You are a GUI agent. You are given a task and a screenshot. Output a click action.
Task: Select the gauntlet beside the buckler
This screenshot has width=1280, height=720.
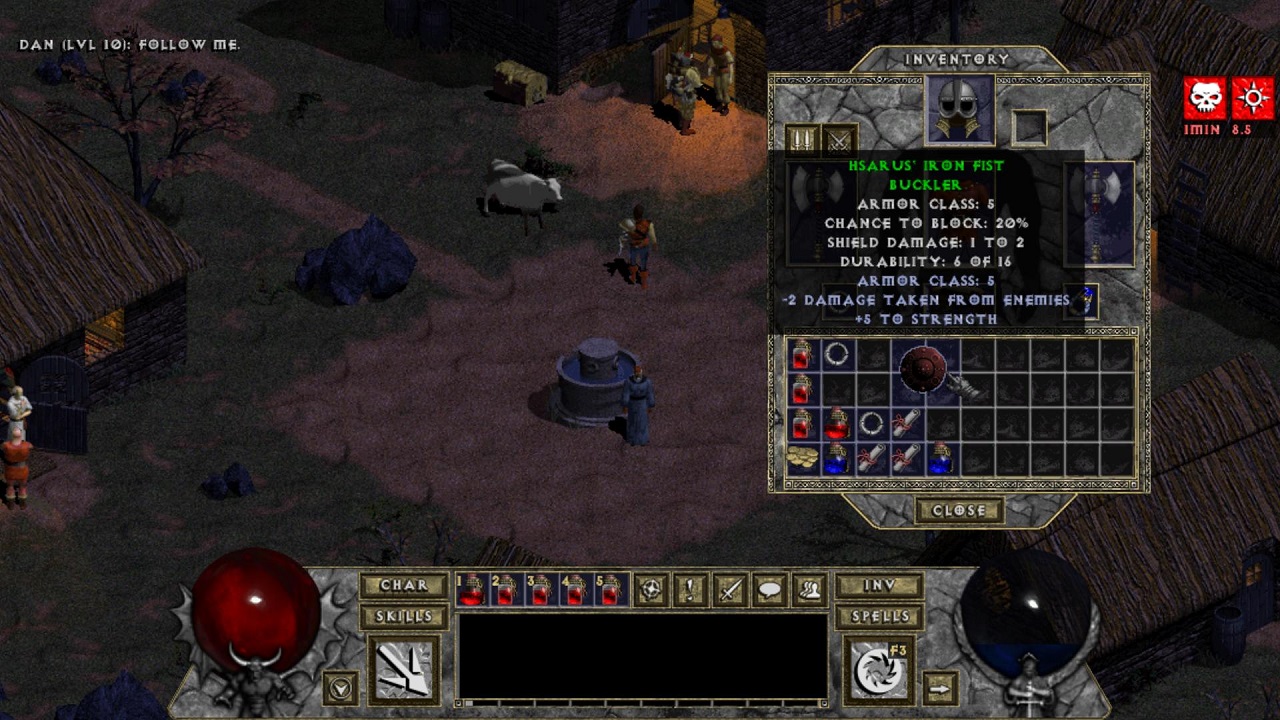(x=964, y=388)
